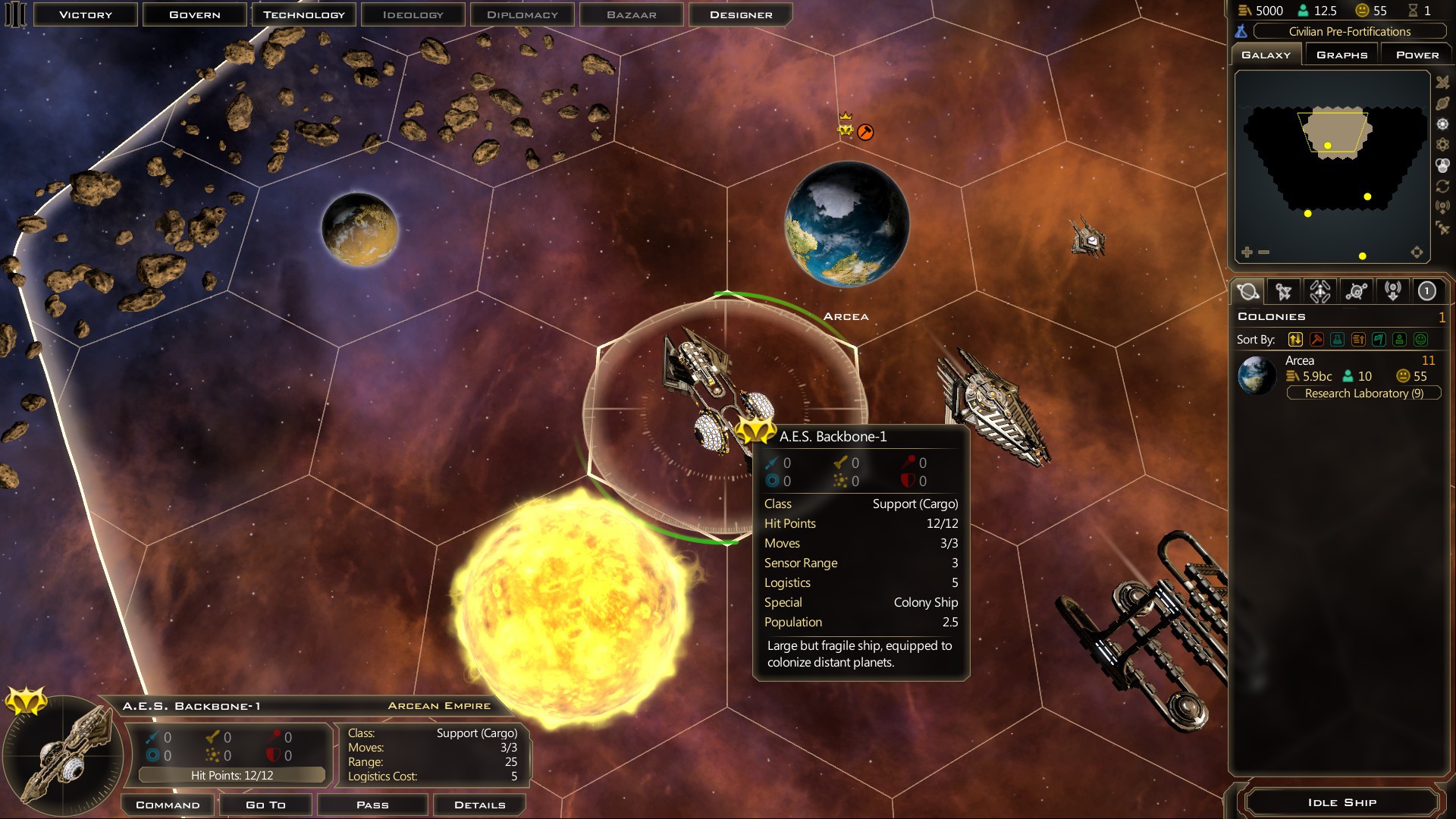Zoom in the minimap with plus button
Viewport: 1456px width, 819px height.
(x=1247, y=252)
